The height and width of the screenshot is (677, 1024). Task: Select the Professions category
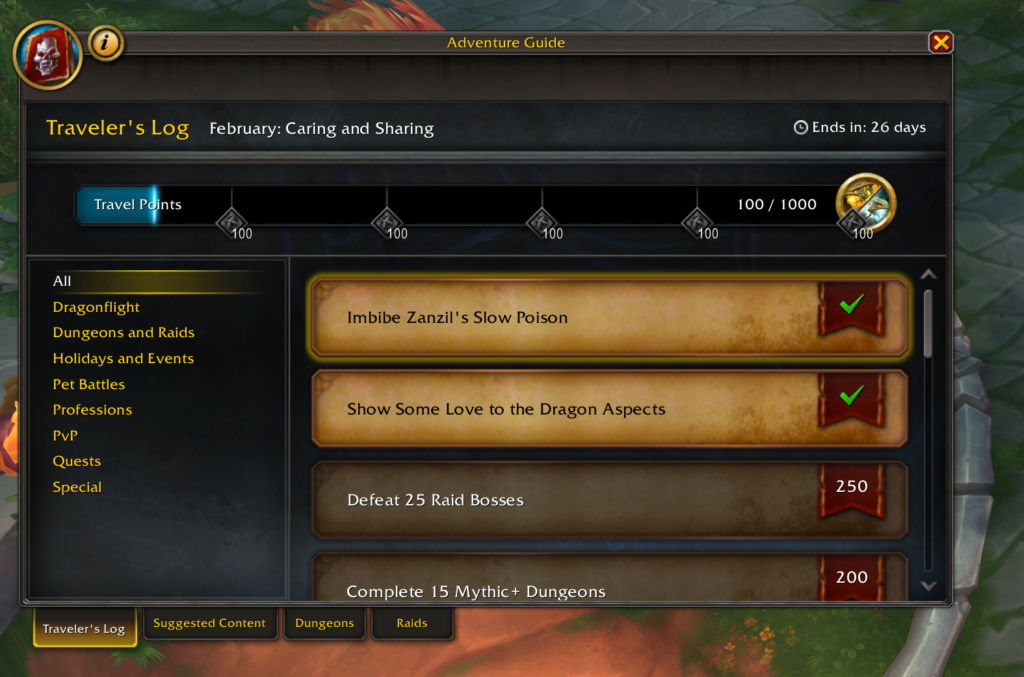[x=92, y=410]
